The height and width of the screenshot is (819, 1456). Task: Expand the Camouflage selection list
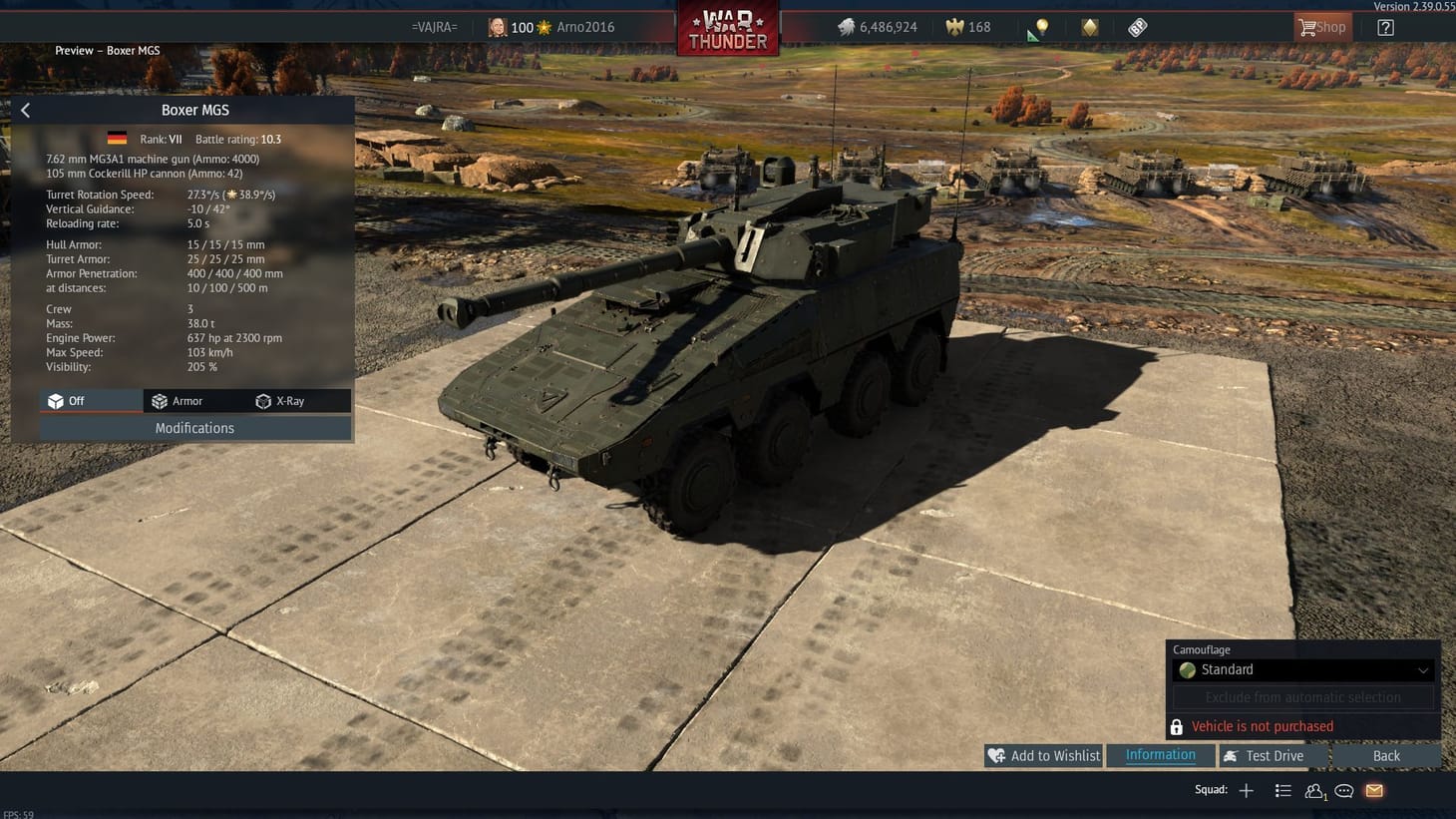coord(1425,669)
